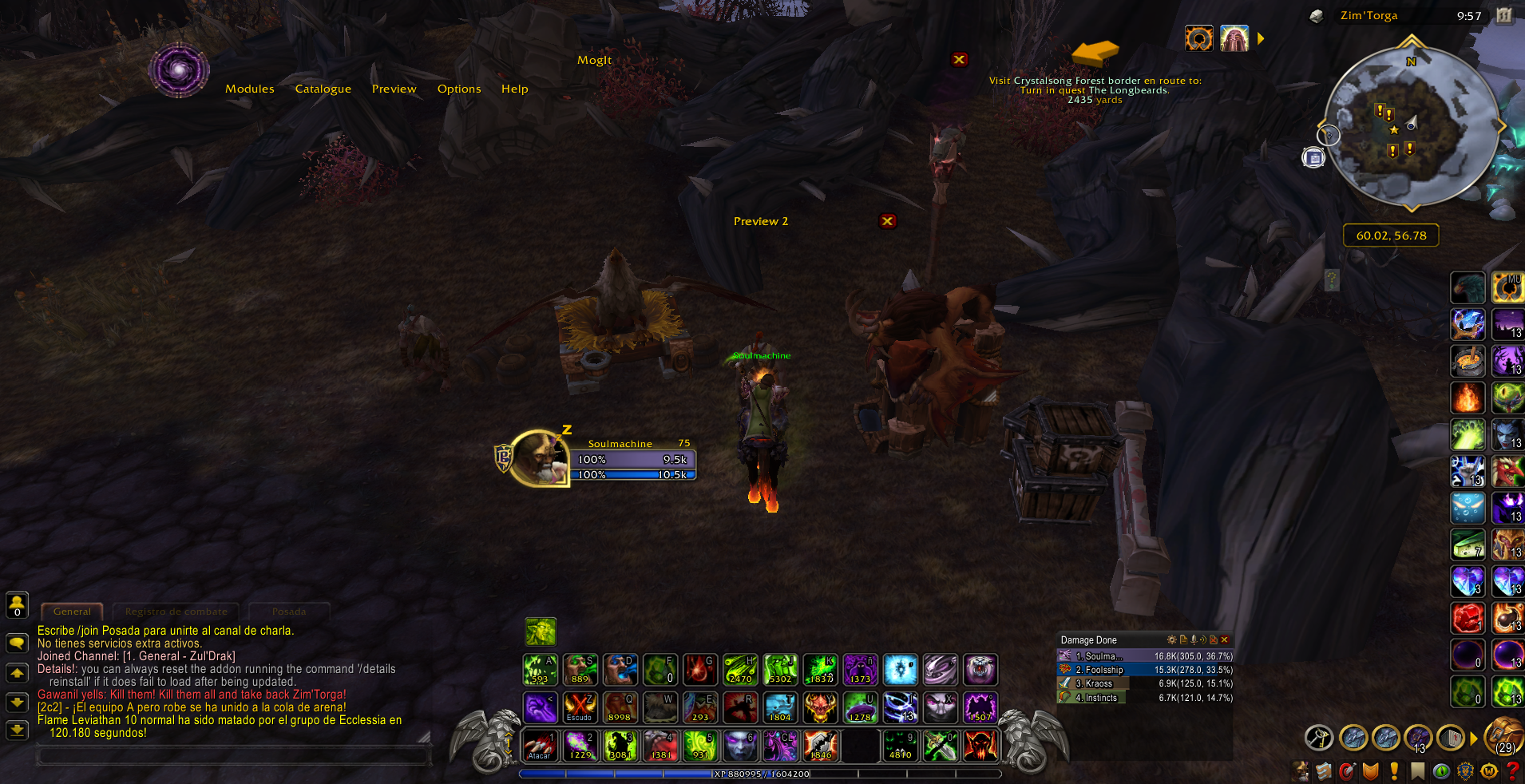This screenshot has width=1525, height=784.
Task: Select the Soulmachine player portrait frame
Action: 538,458
